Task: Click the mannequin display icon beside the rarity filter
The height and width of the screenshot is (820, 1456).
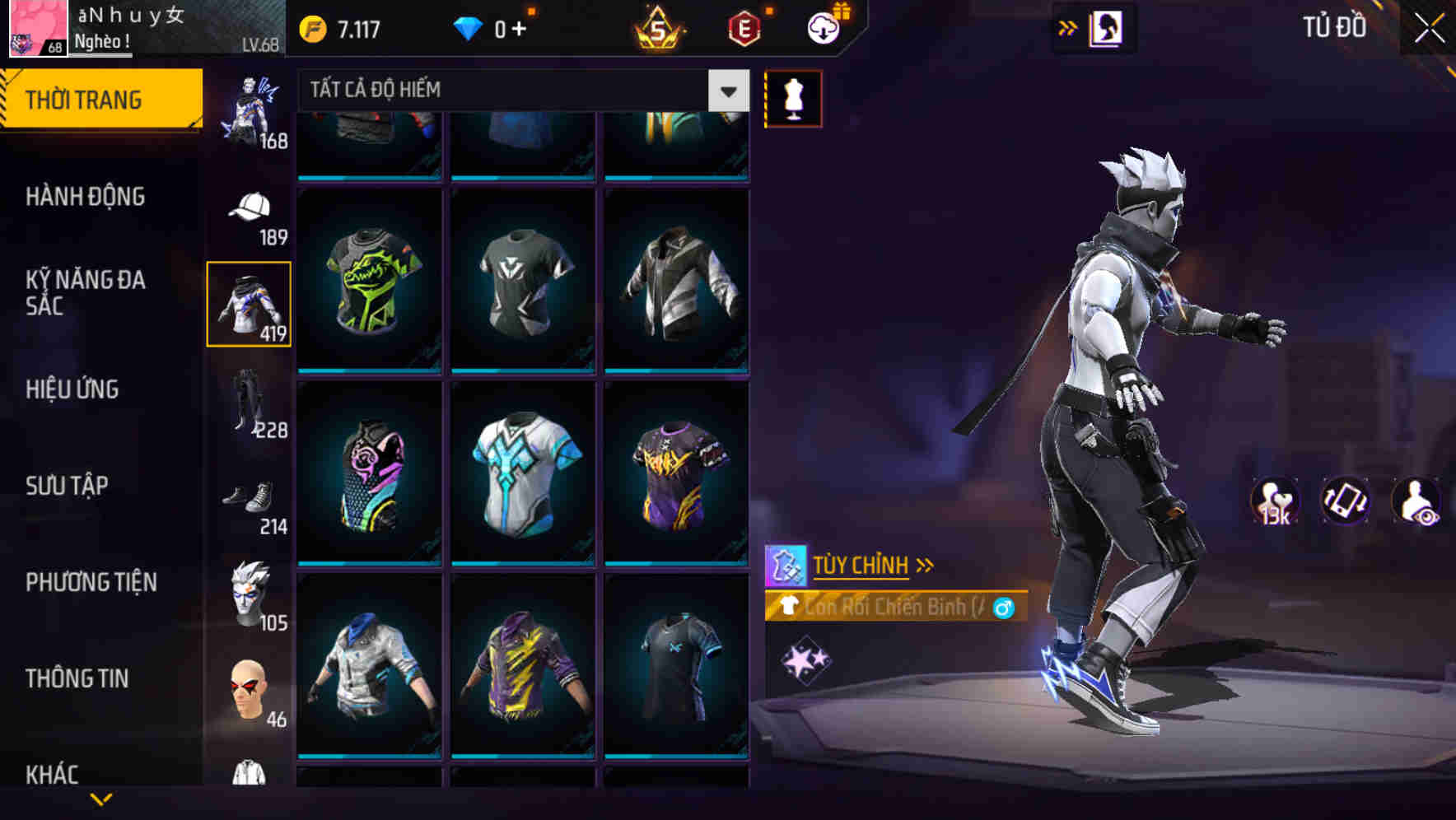Action: pyautogui.click(x=793, y=98)
